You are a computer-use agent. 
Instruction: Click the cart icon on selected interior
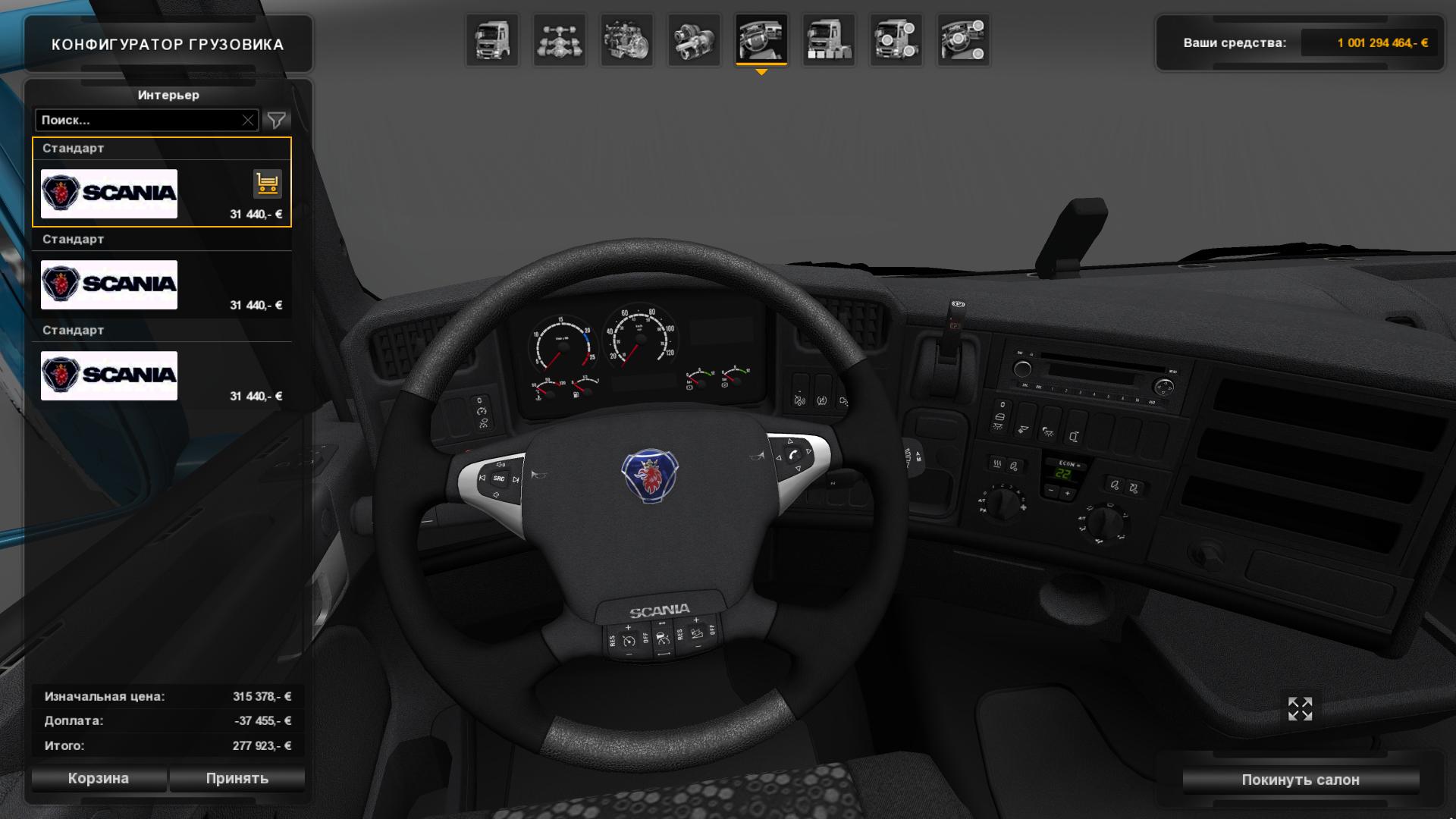(x=267, y=184)
